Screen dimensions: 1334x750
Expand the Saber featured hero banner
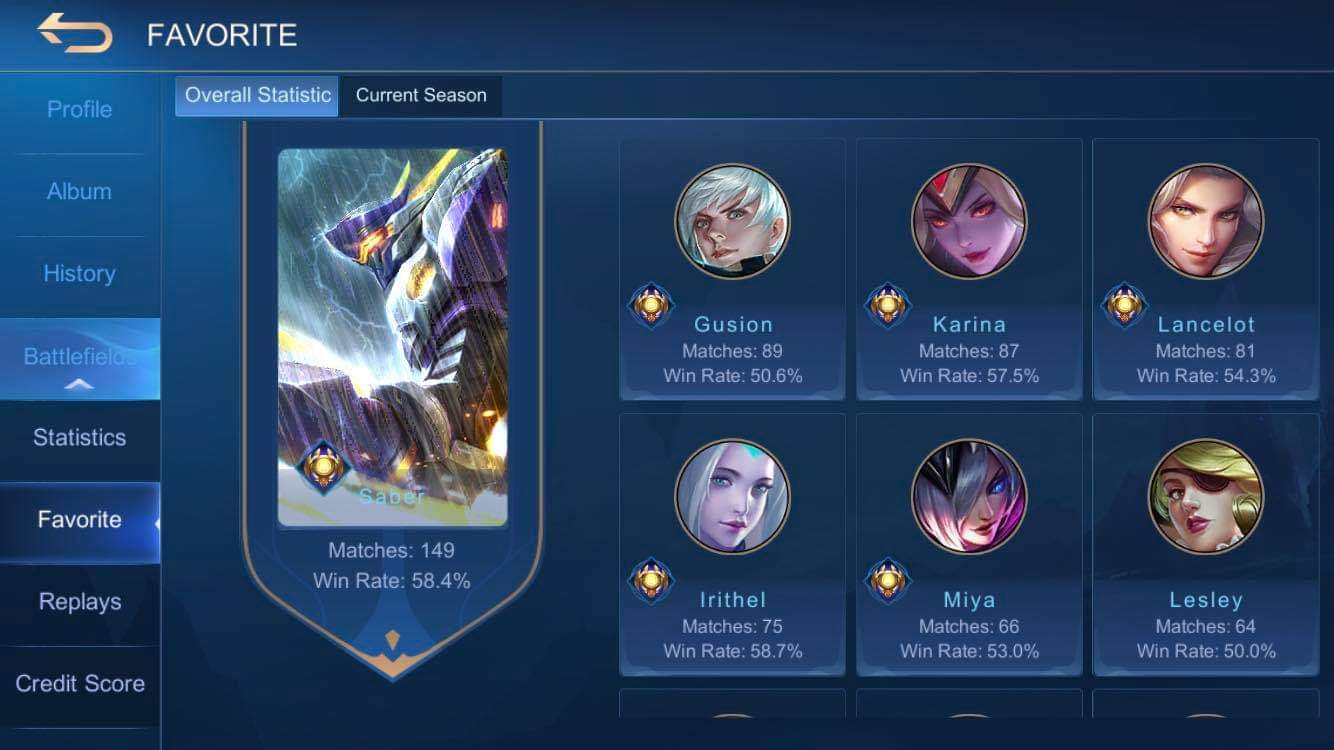coord(392,320)
